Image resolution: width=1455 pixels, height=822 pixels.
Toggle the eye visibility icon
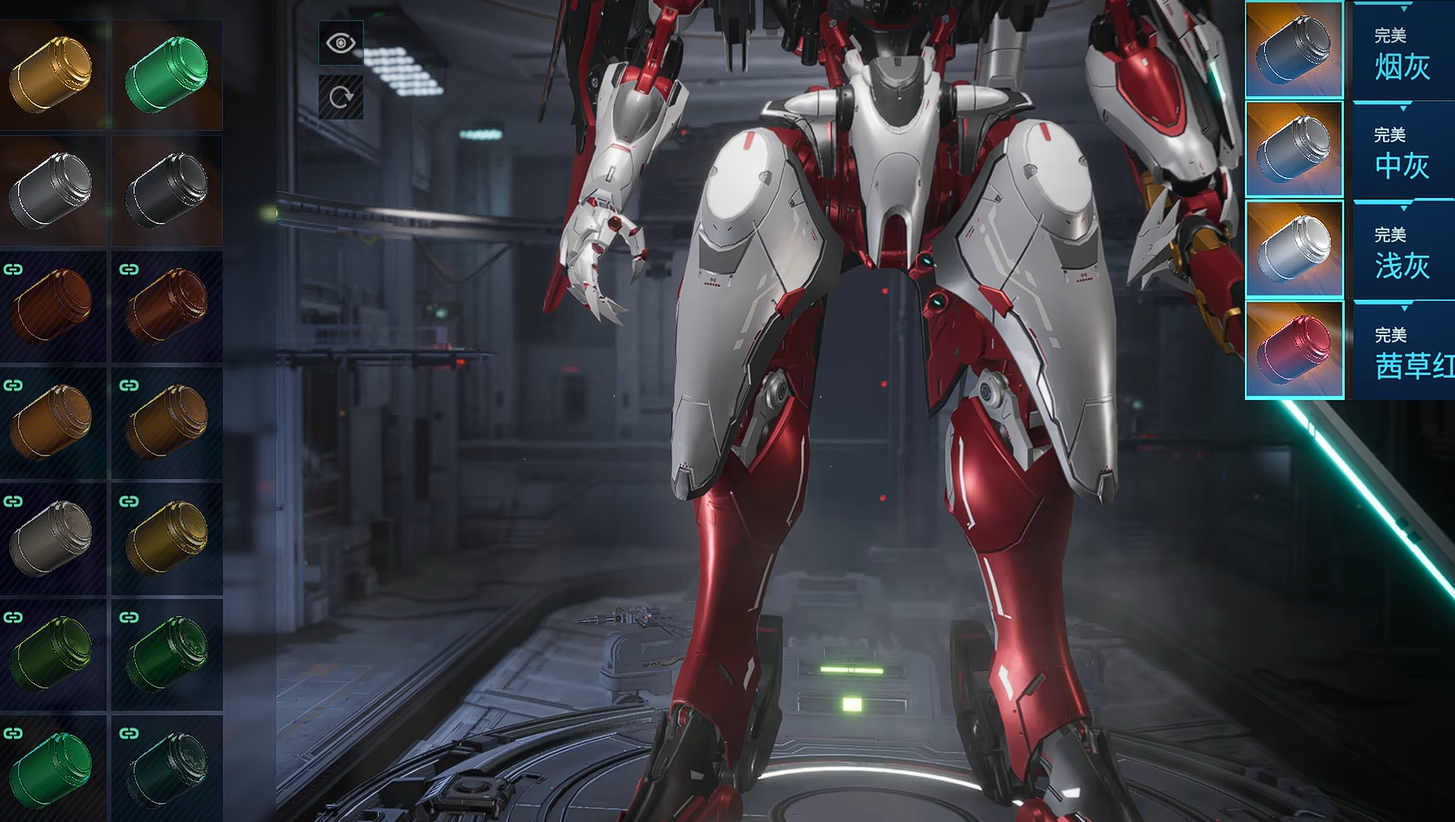(x=341, y=42)
